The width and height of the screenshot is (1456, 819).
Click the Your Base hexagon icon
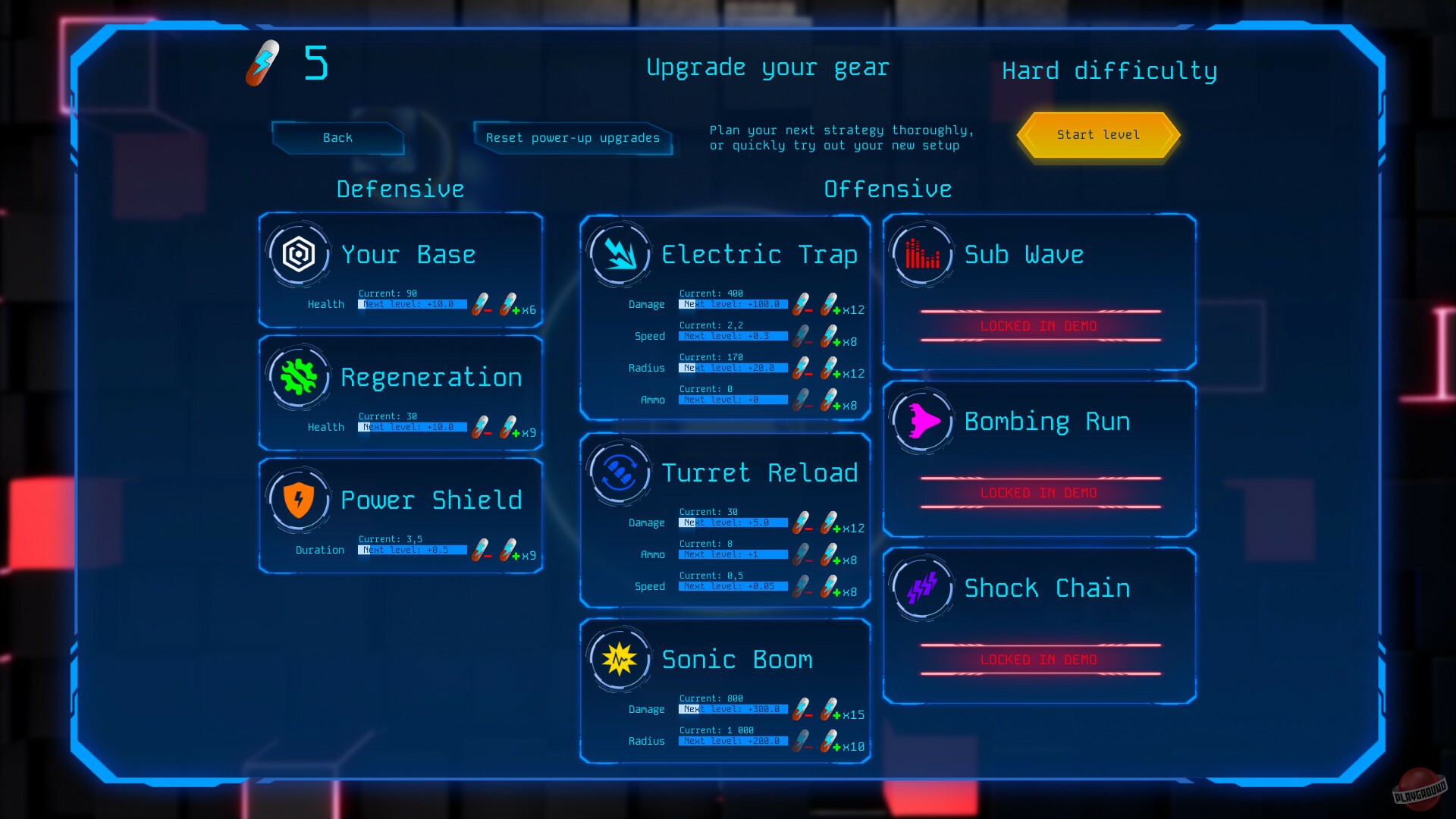[298, 253]
